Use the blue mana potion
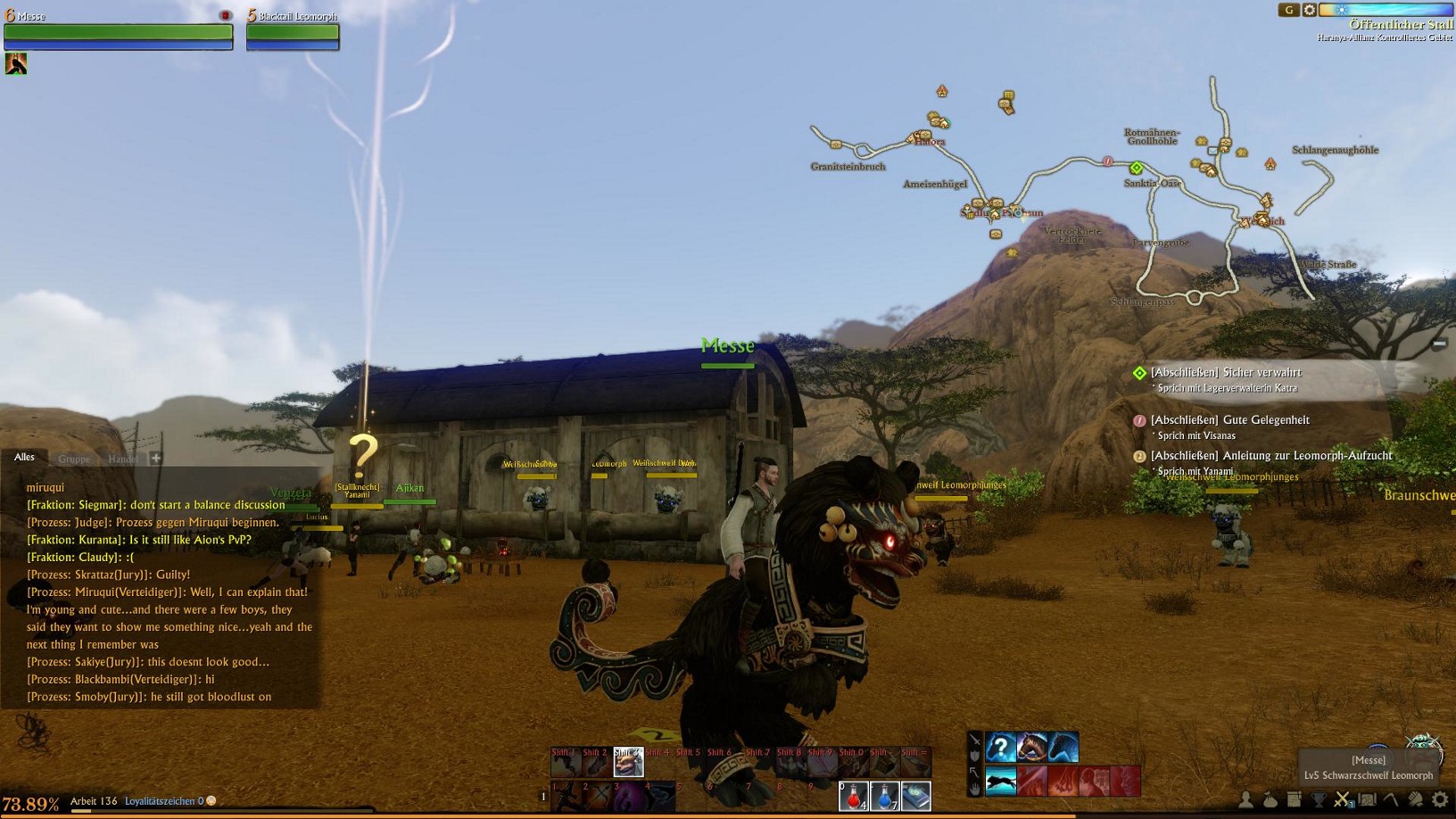The image size is (1456, 819). point(884,796)
